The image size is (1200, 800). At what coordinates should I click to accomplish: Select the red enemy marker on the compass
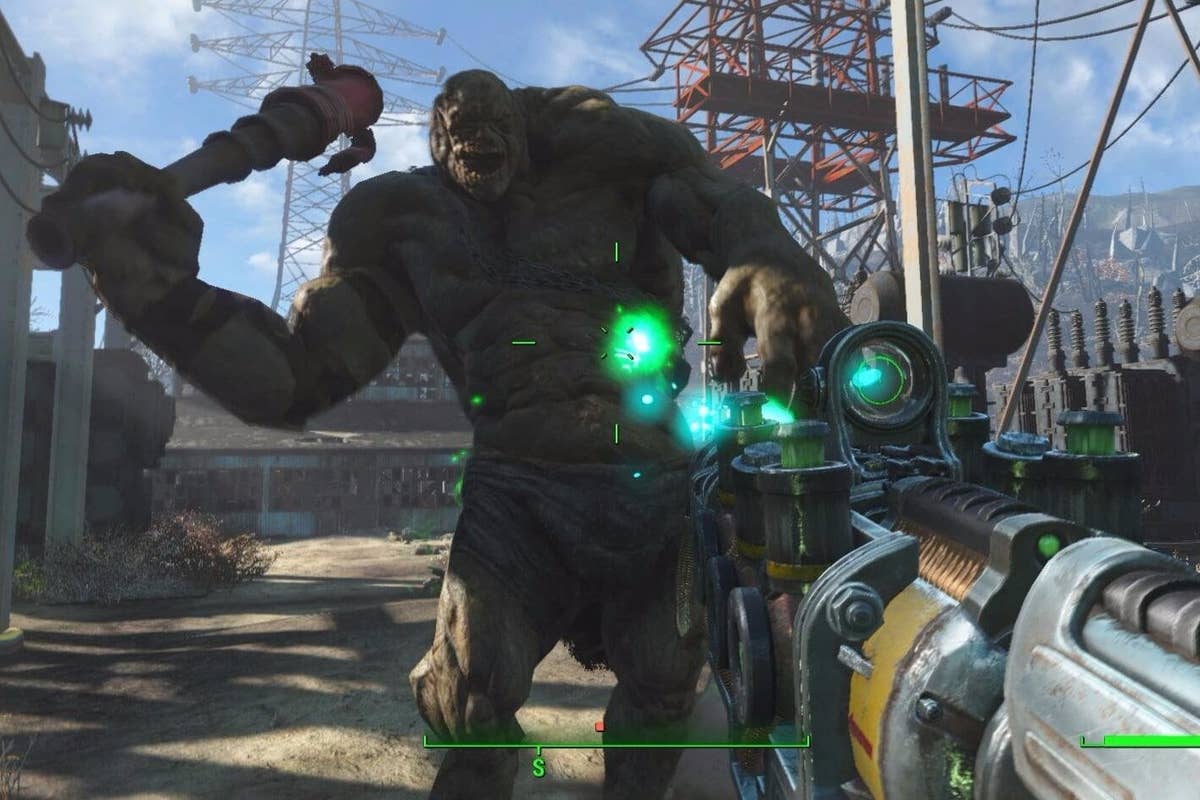[x=599, y=727]
